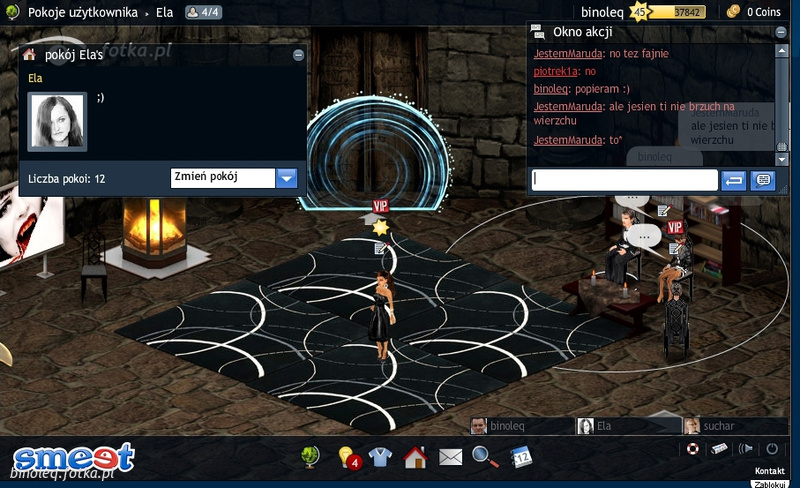Click the power logout icon
Viewport: 800px width, 488px height.
point(771,449)
